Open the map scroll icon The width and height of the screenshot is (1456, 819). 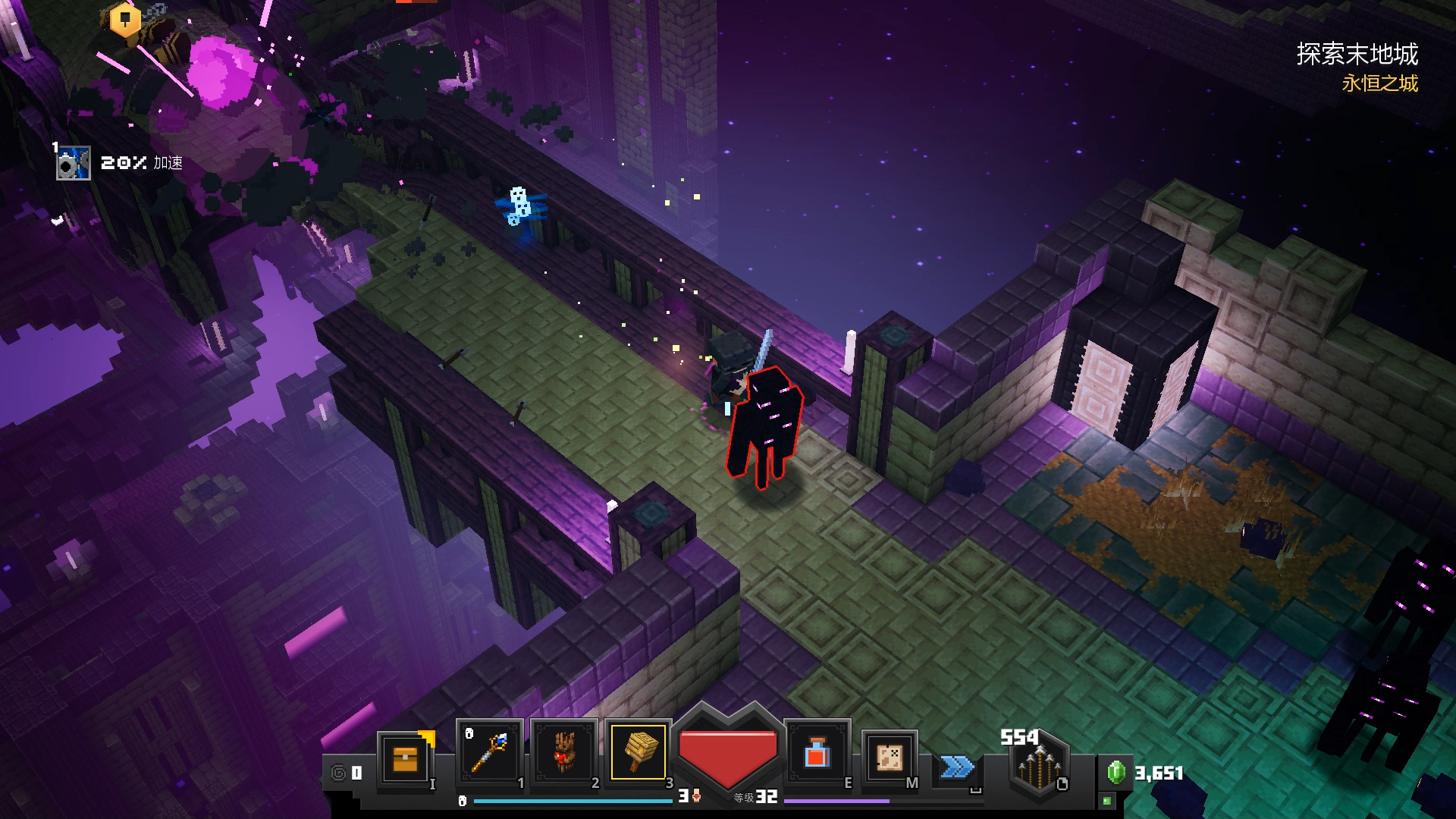(890, 757)
